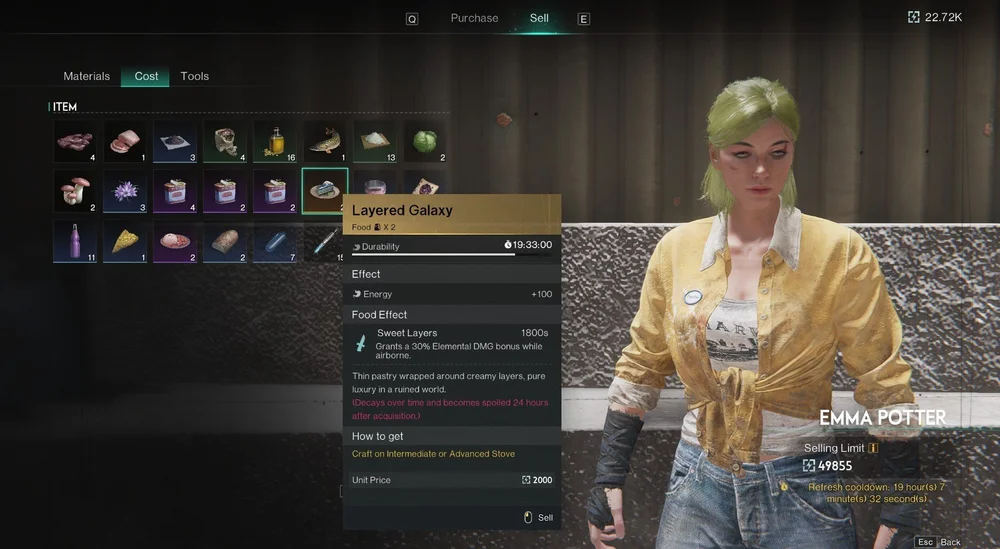
Task: Select the bread loaf slot
Action: [x=225, y=241]
